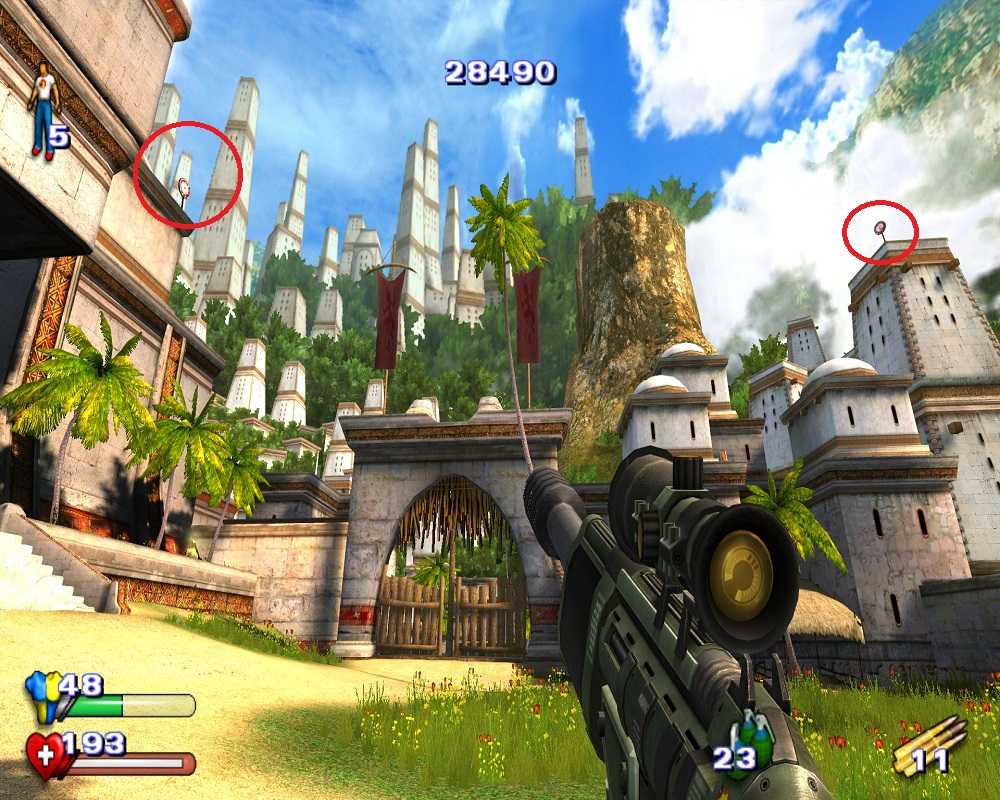Click the red heart health icon

(45, 755)
